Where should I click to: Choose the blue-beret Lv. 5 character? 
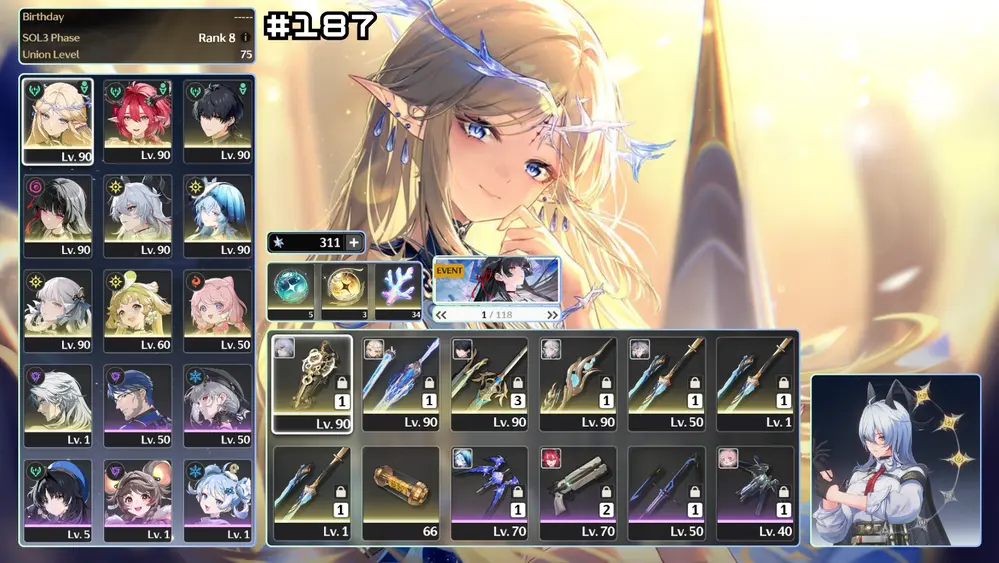tap(58, 499)
